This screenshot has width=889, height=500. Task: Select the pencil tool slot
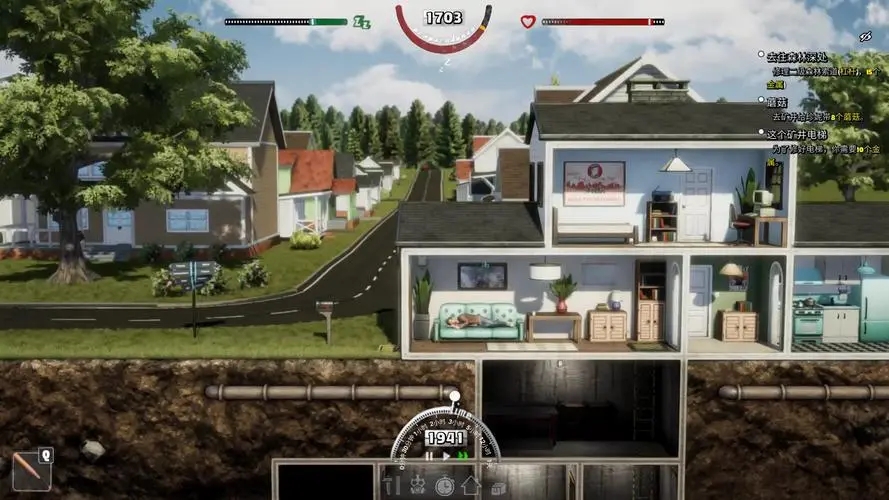(27, 471)
